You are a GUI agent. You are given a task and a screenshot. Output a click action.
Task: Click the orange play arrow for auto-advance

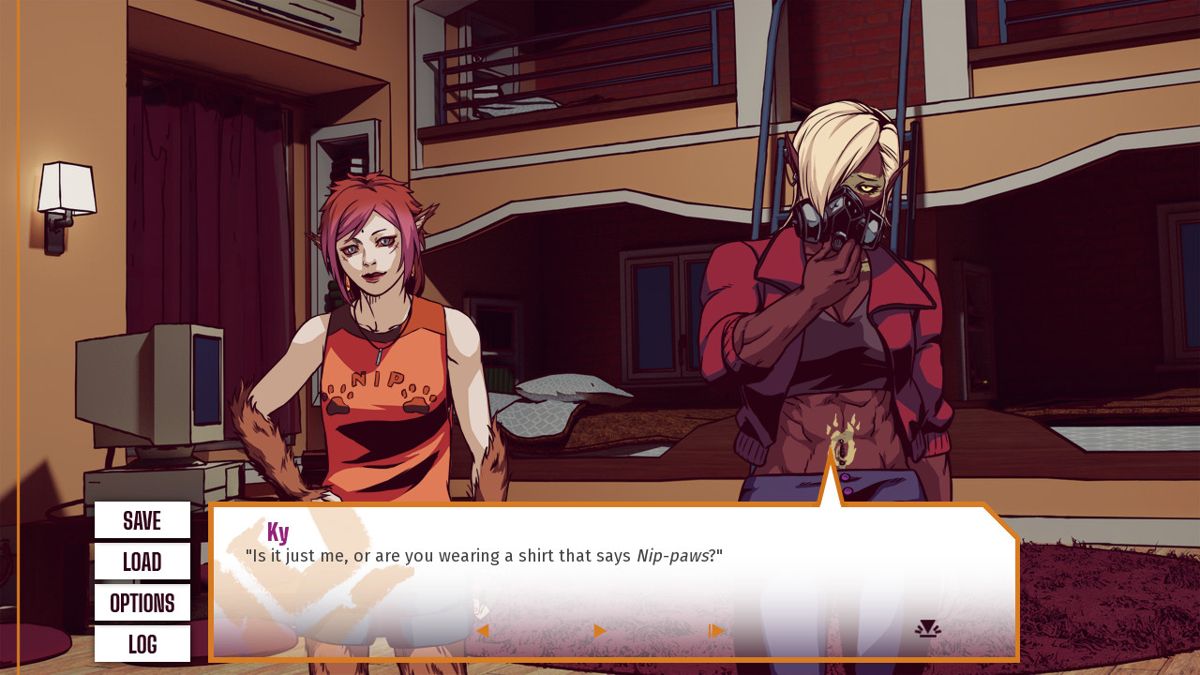pos(599,631)
